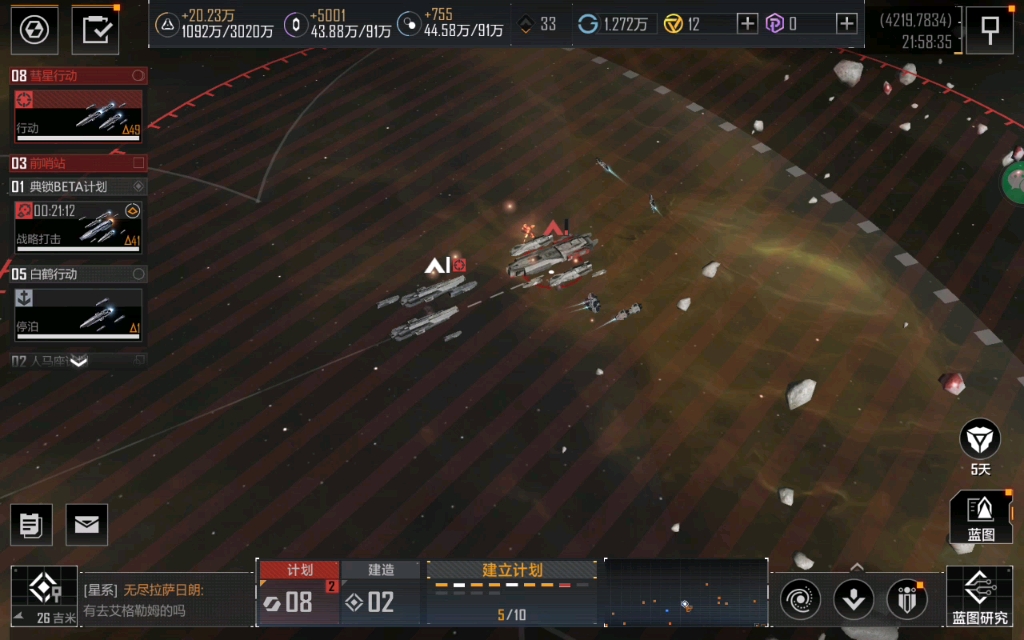Open the documents report icon
The height and width of the screenshot is (640, 1024).
[x=31, y=524]
